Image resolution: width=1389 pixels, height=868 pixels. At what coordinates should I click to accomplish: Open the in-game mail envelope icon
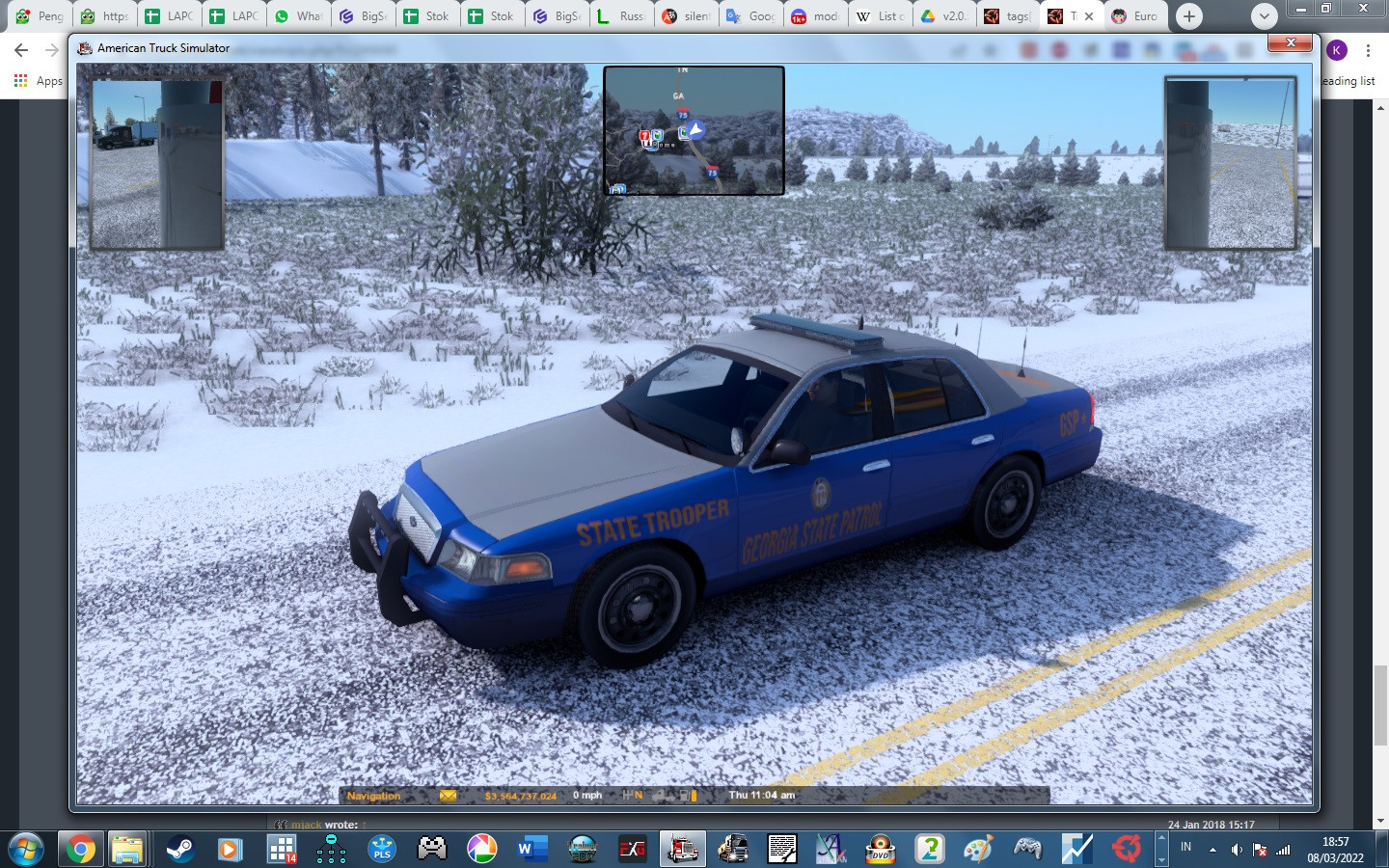click(448, 795)
